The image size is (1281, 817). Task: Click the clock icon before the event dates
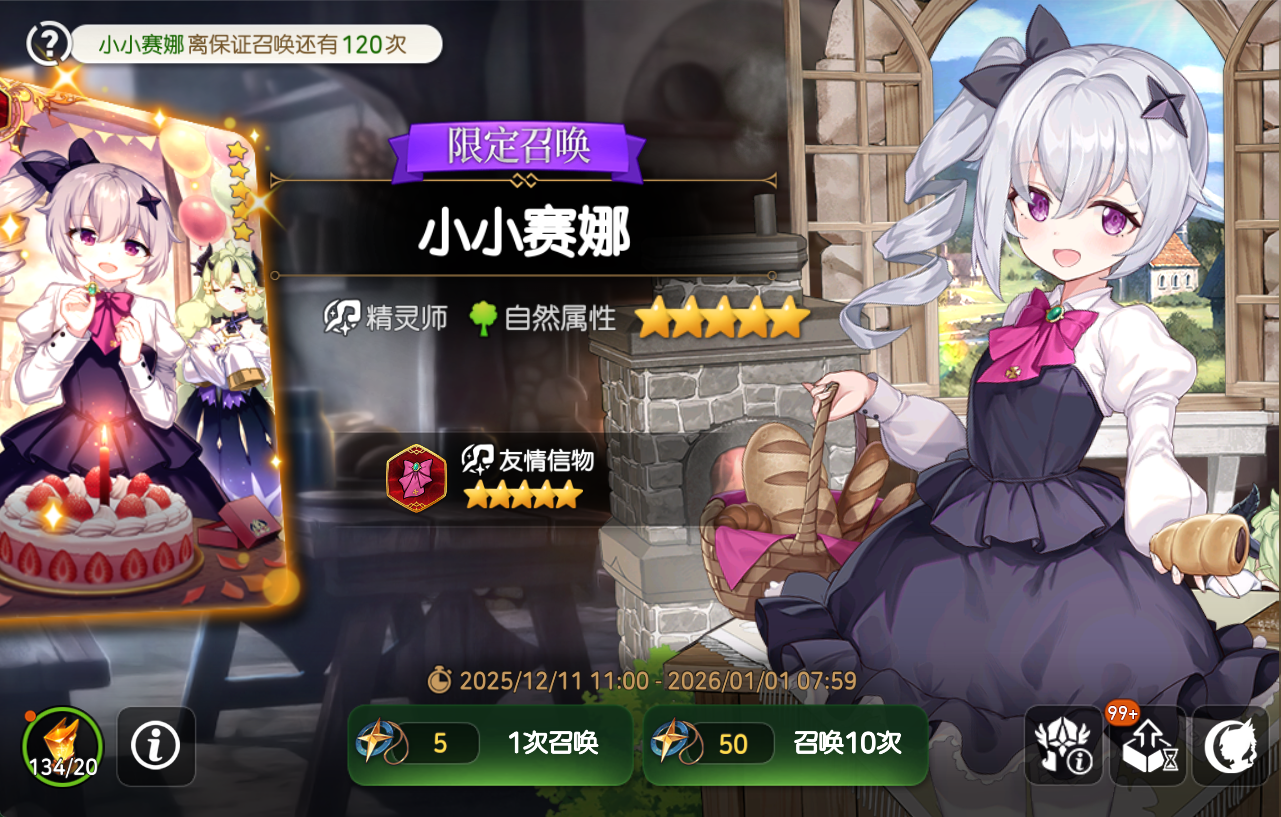tap(440, 681)
